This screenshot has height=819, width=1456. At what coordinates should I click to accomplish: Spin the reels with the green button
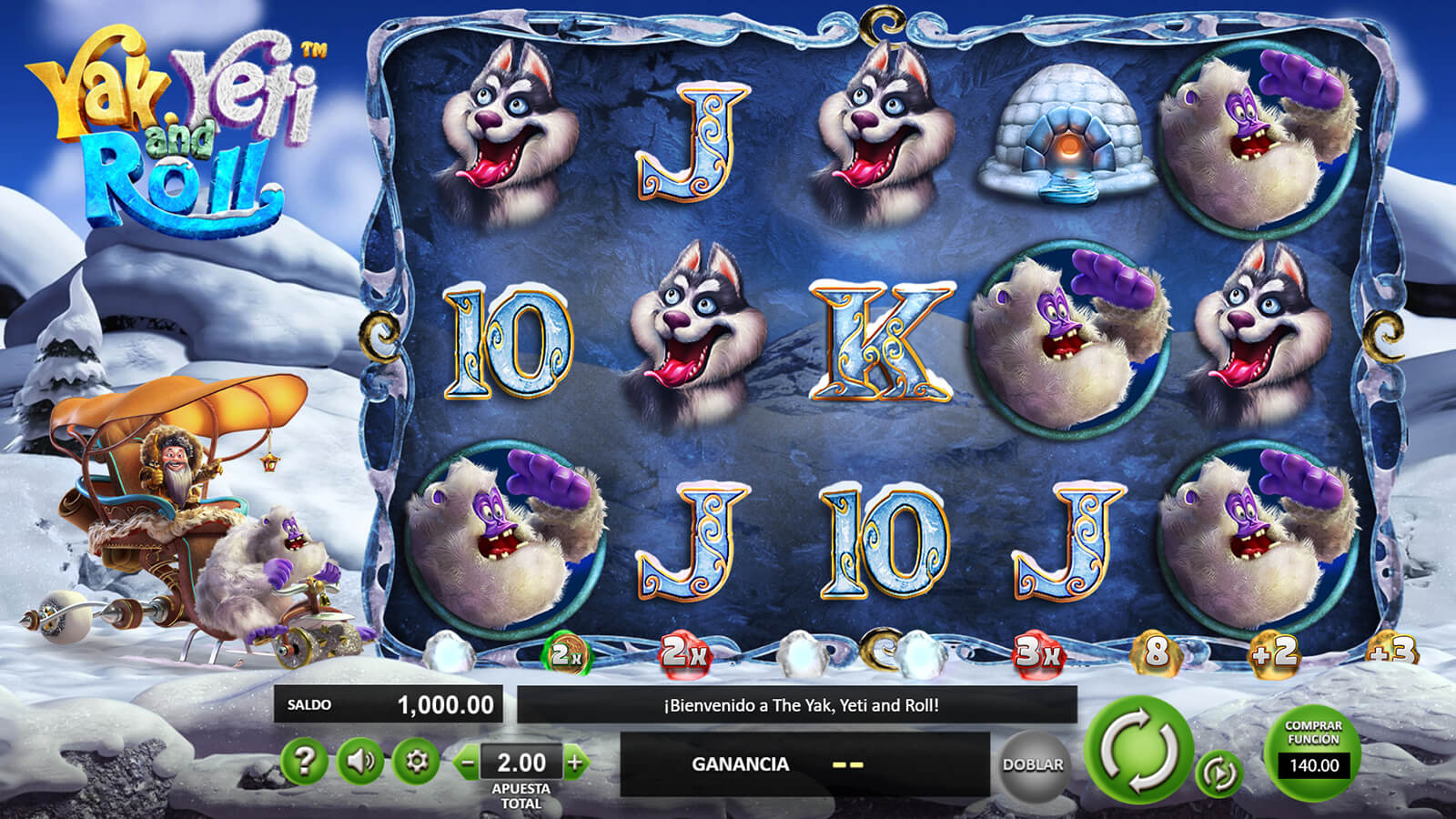tap(1139, 751)
